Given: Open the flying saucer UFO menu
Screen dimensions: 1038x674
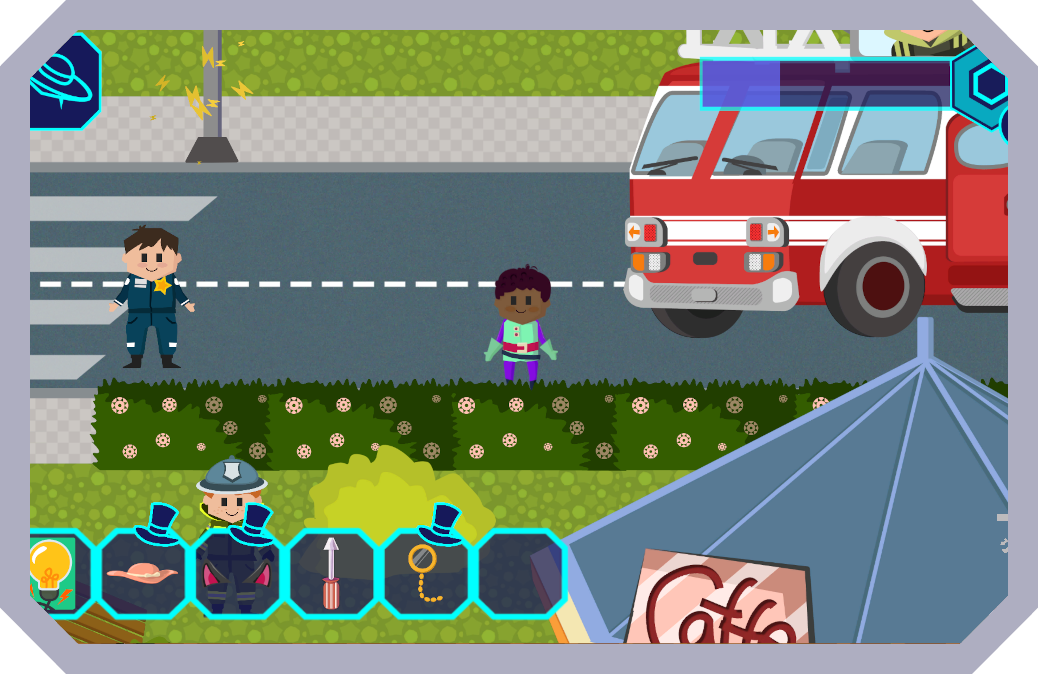Looking at the screenshot, I should [62, 82].
